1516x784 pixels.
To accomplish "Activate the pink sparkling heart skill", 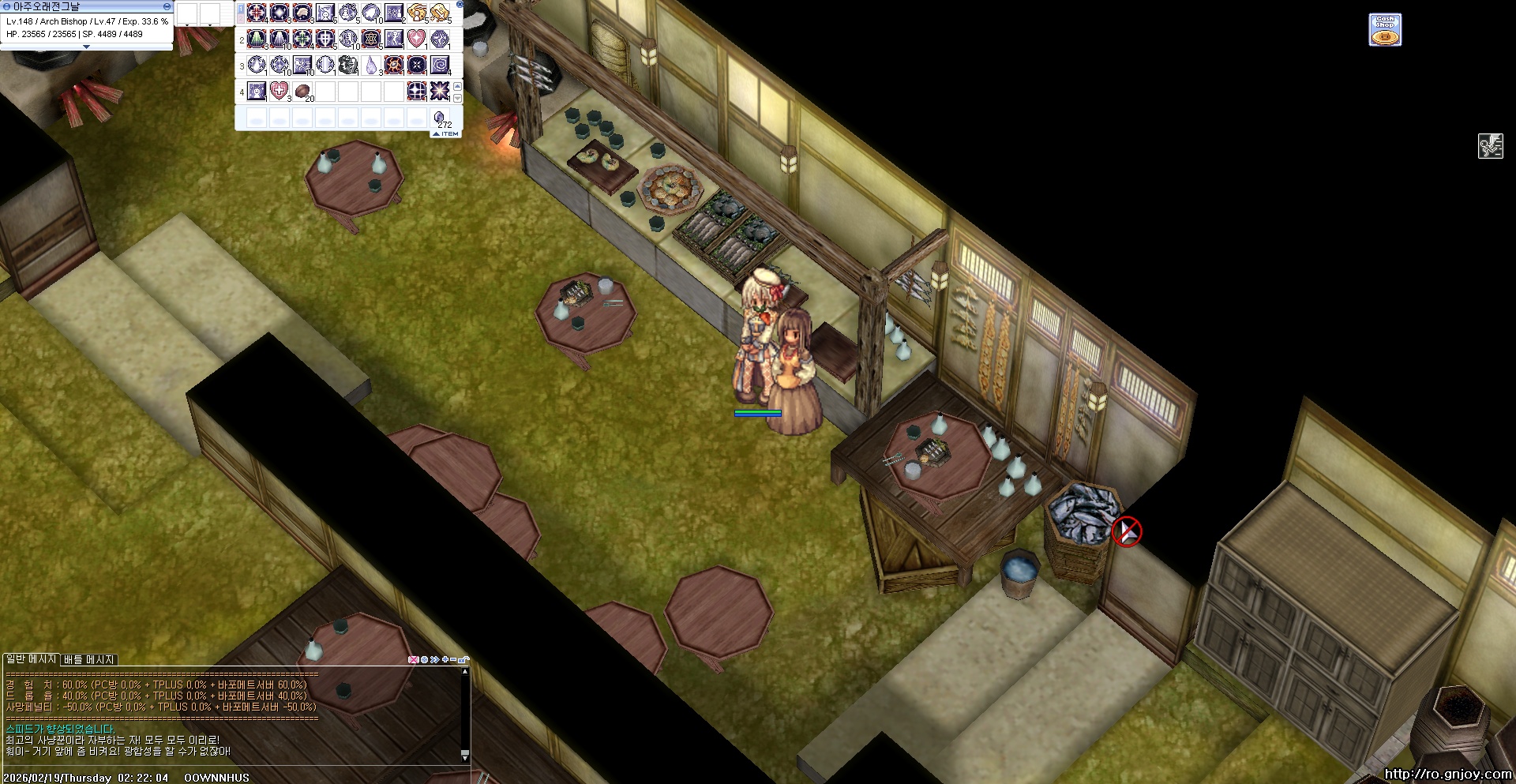I will point(416,38).
